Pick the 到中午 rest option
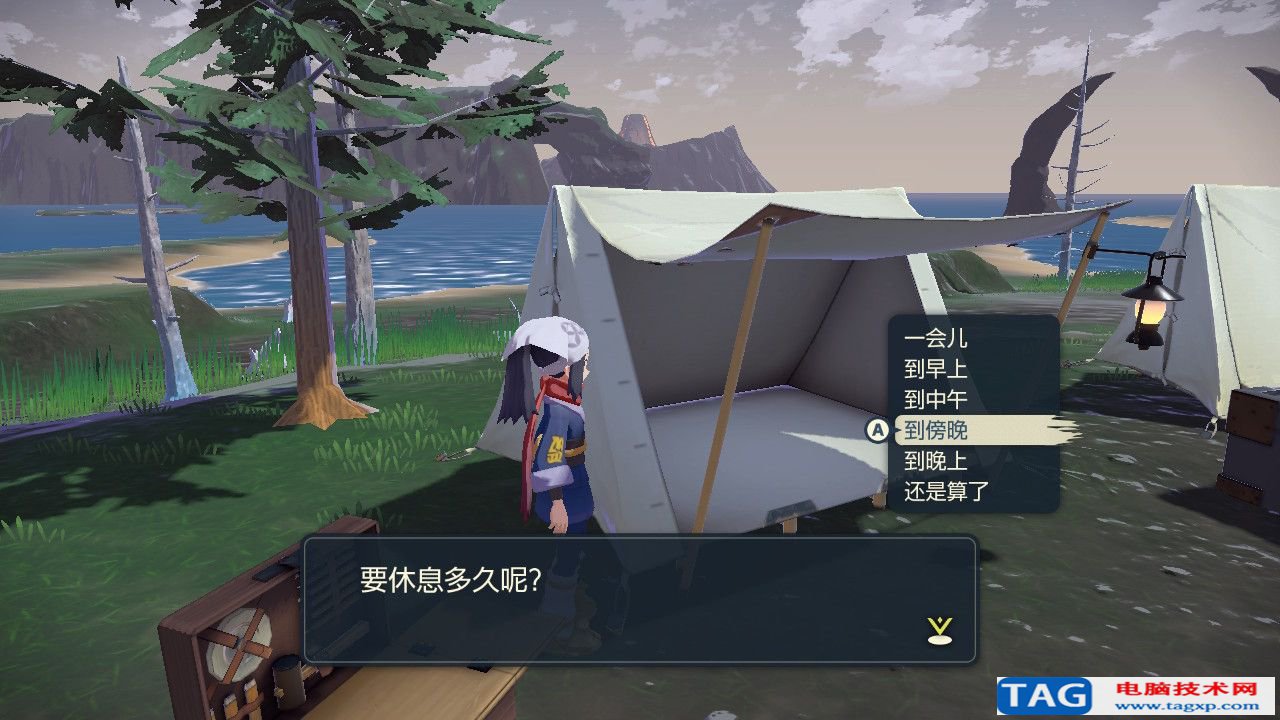Viewport: 1280px width, 720px height. click(x=936, y=400)
